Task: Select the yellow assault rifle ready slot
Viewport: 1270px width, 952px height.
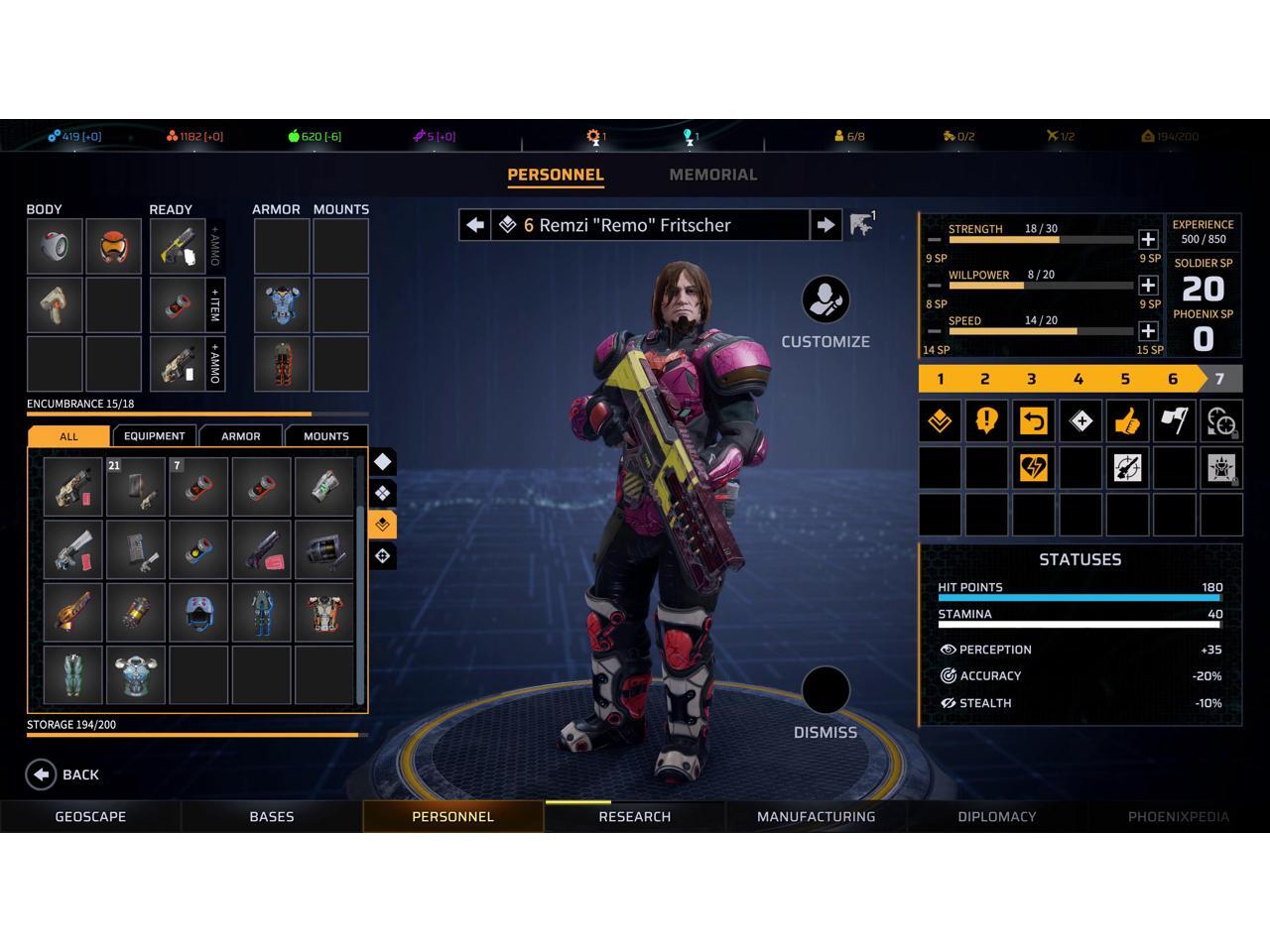Action: click(178, 246)
